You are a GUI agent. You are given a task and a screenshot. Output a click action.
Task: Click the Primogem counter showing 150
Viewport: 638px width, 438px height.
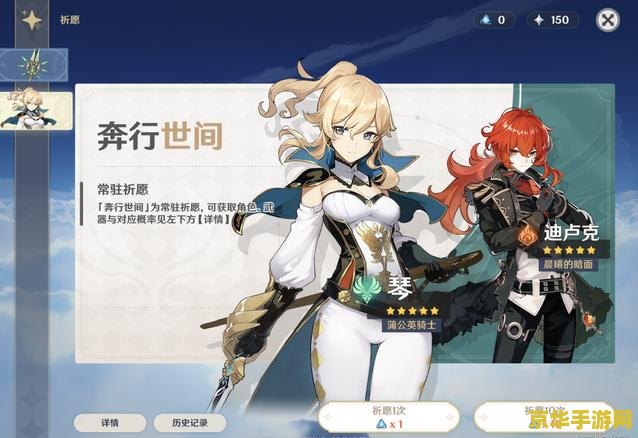tap(550, 20)
